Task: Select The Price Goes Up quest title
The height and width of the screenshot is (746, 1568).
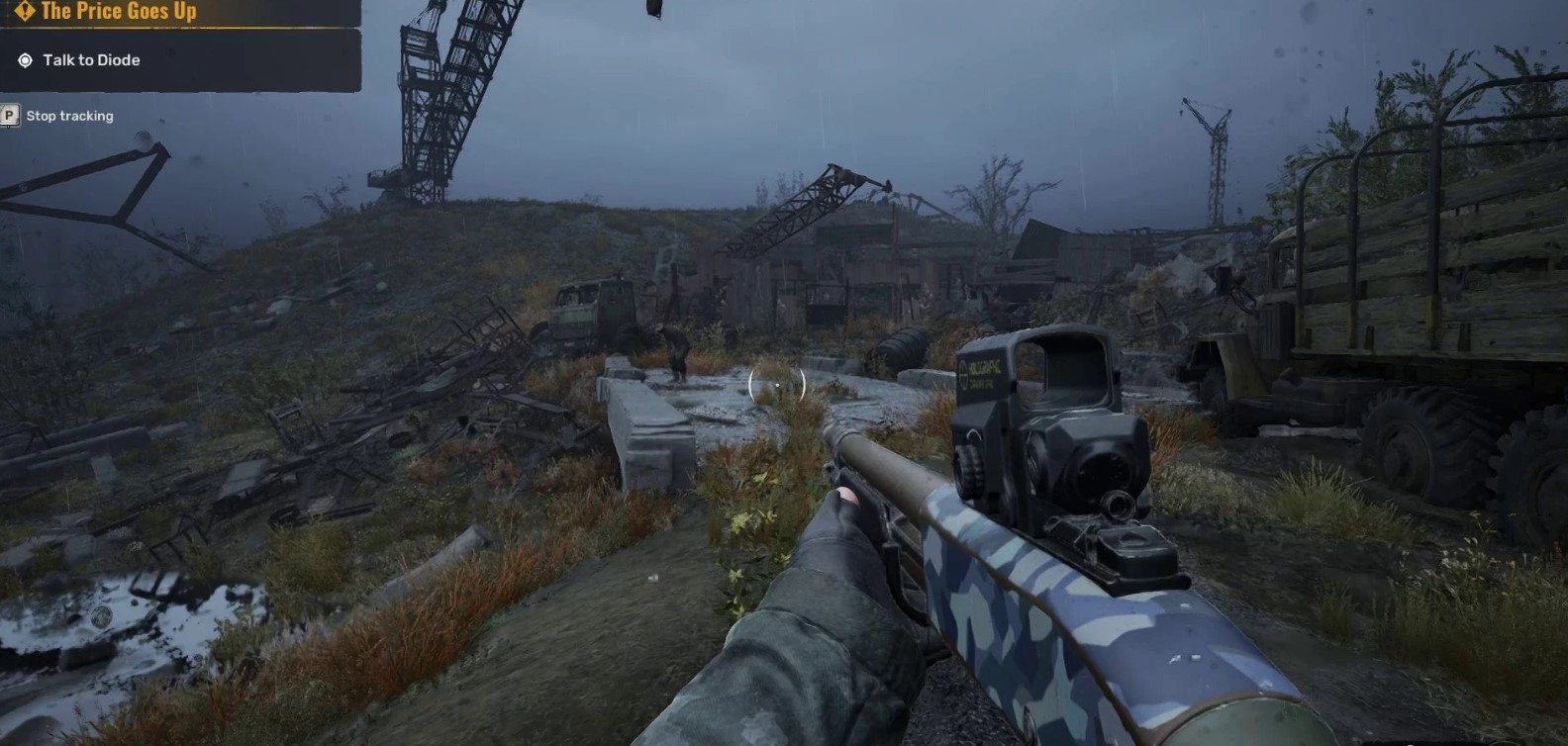Action: click(118, 11)
